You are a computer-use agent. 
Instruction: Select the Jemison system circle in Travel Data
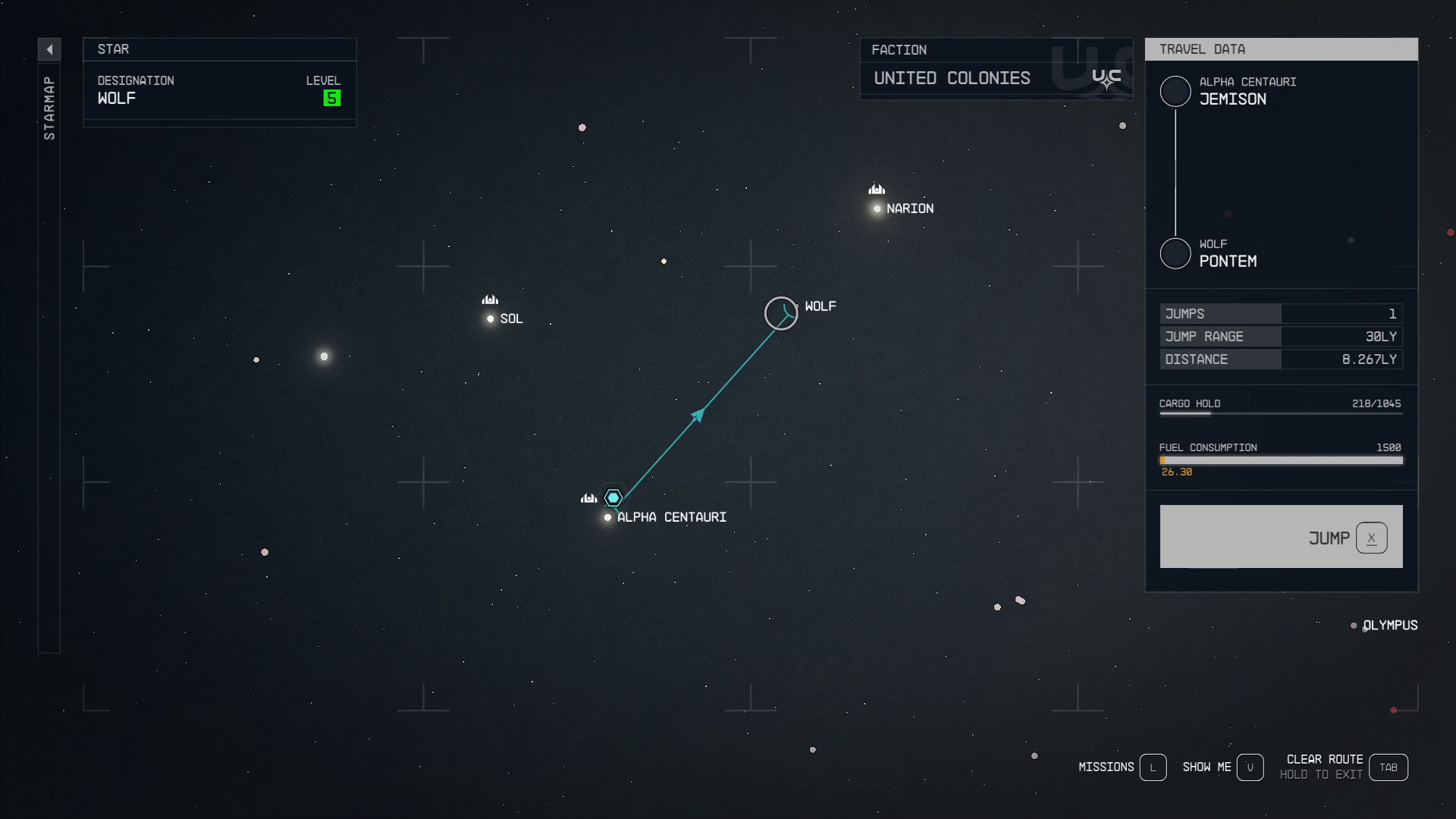click(x=1176, y=91)
